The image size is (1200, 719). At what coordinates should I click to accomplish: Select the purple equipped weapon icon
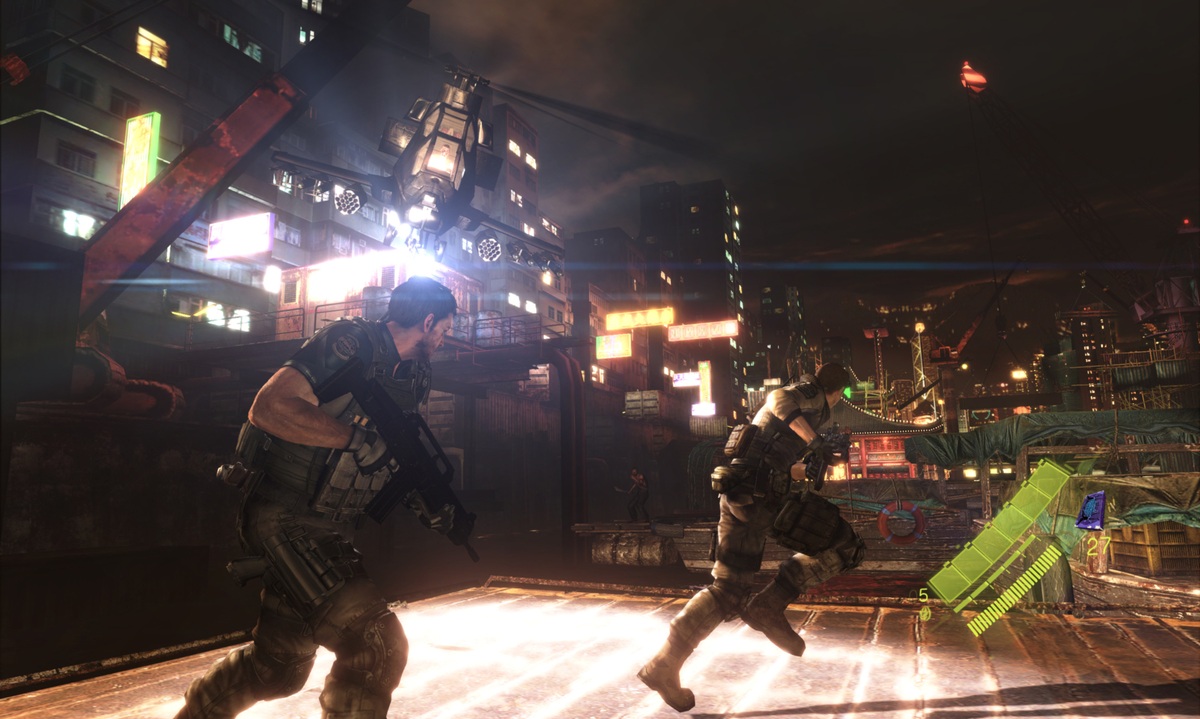(x=1090, y=510)
